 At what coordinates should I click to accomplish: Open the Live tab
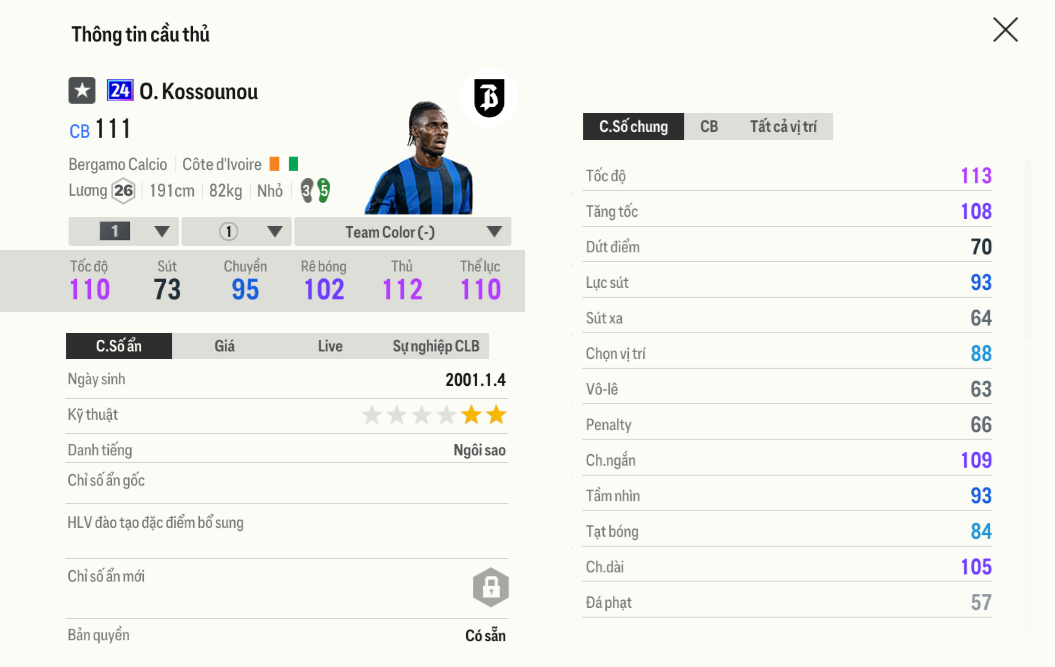click(x=330, y=346)
